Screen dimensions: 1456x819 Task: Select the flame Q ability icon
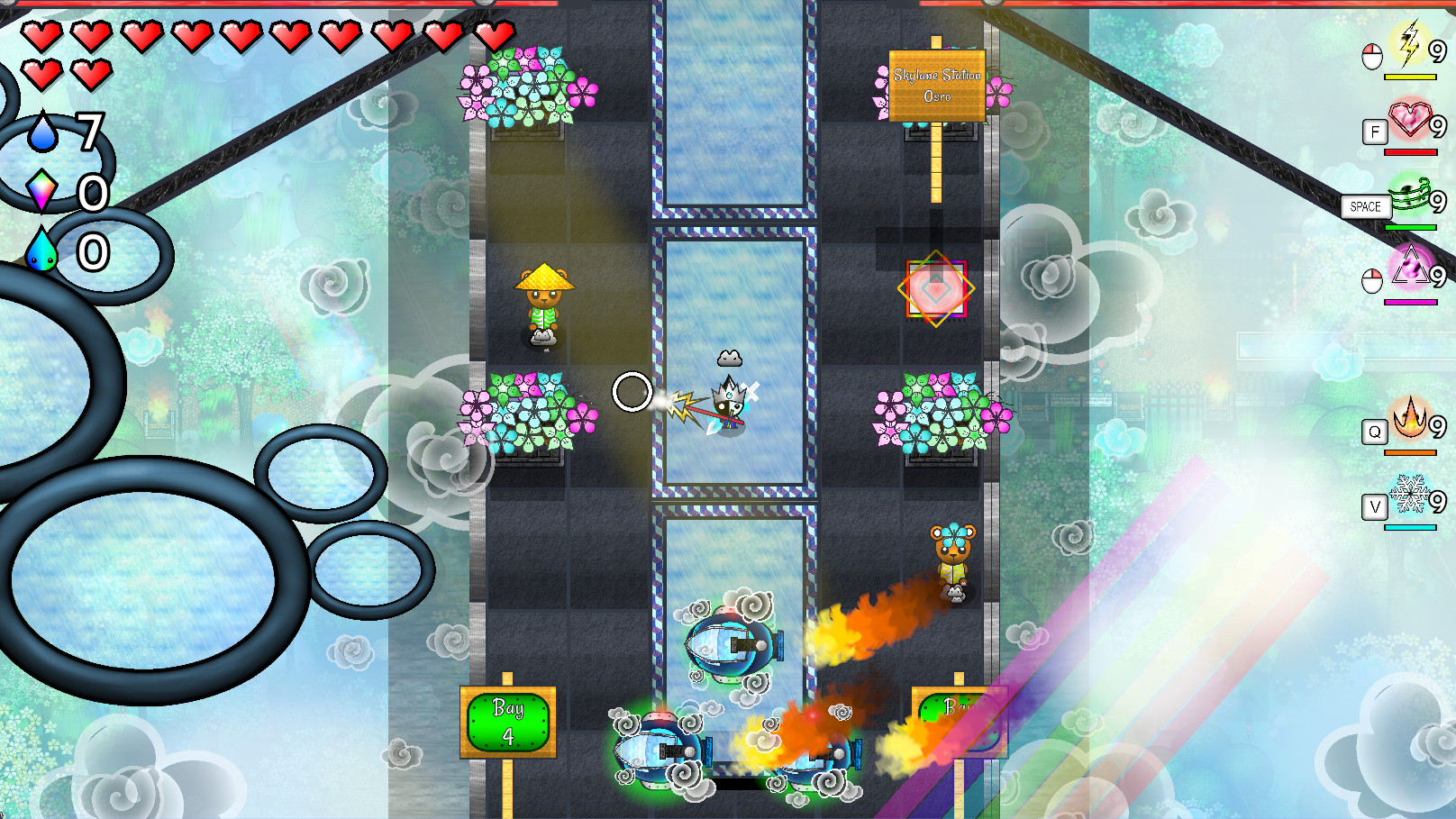click(x=1408, y=422)
